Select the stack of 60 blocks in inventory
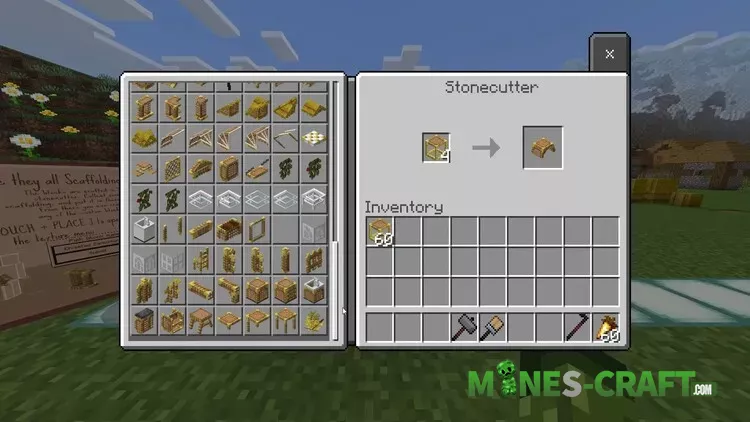Viewport: 750px width, 422px height. click(x=380, y=232)
